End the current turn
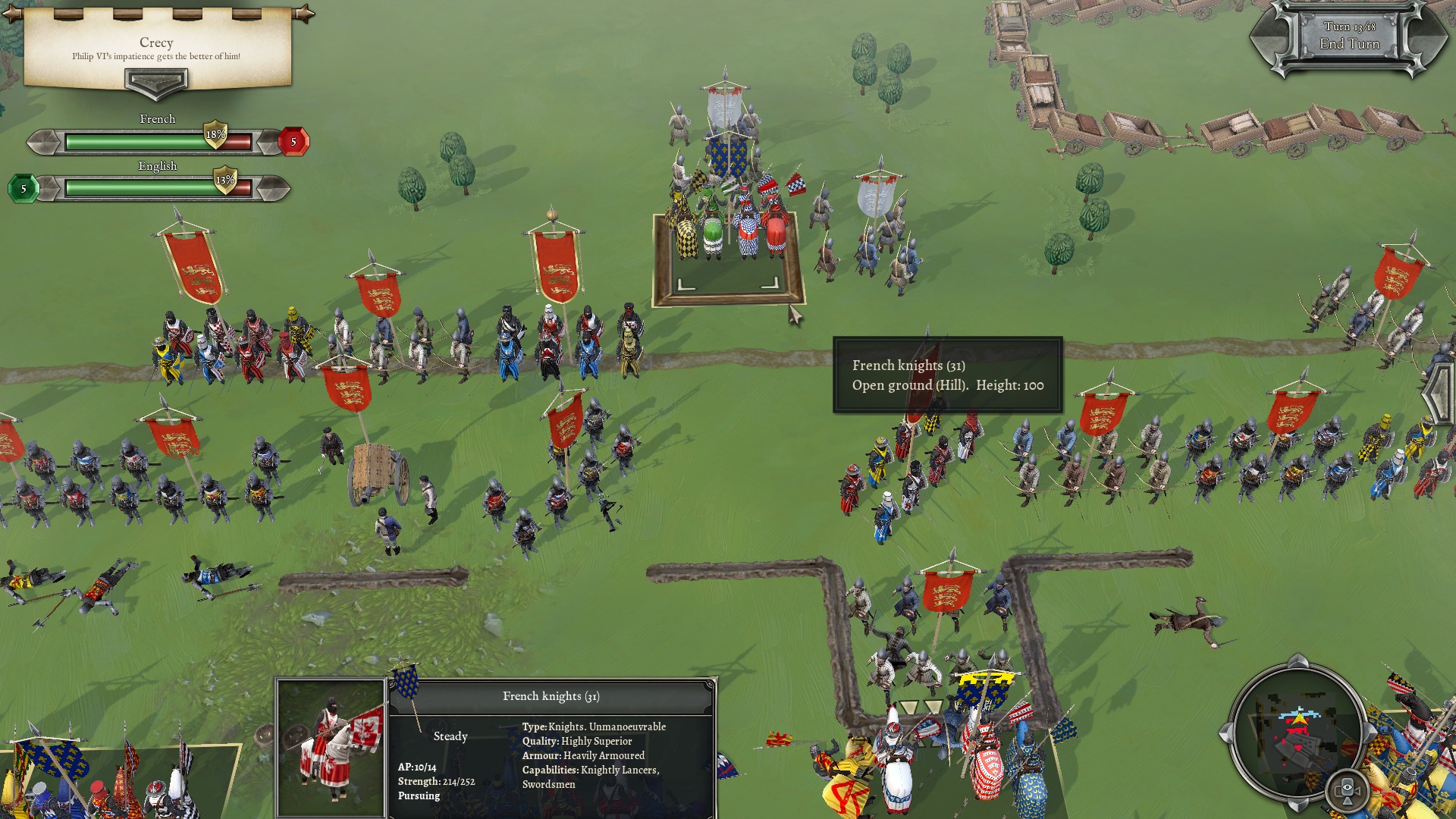Image resolution: width=1456 pixels, height=819 pixels. tap(1349, 44)
